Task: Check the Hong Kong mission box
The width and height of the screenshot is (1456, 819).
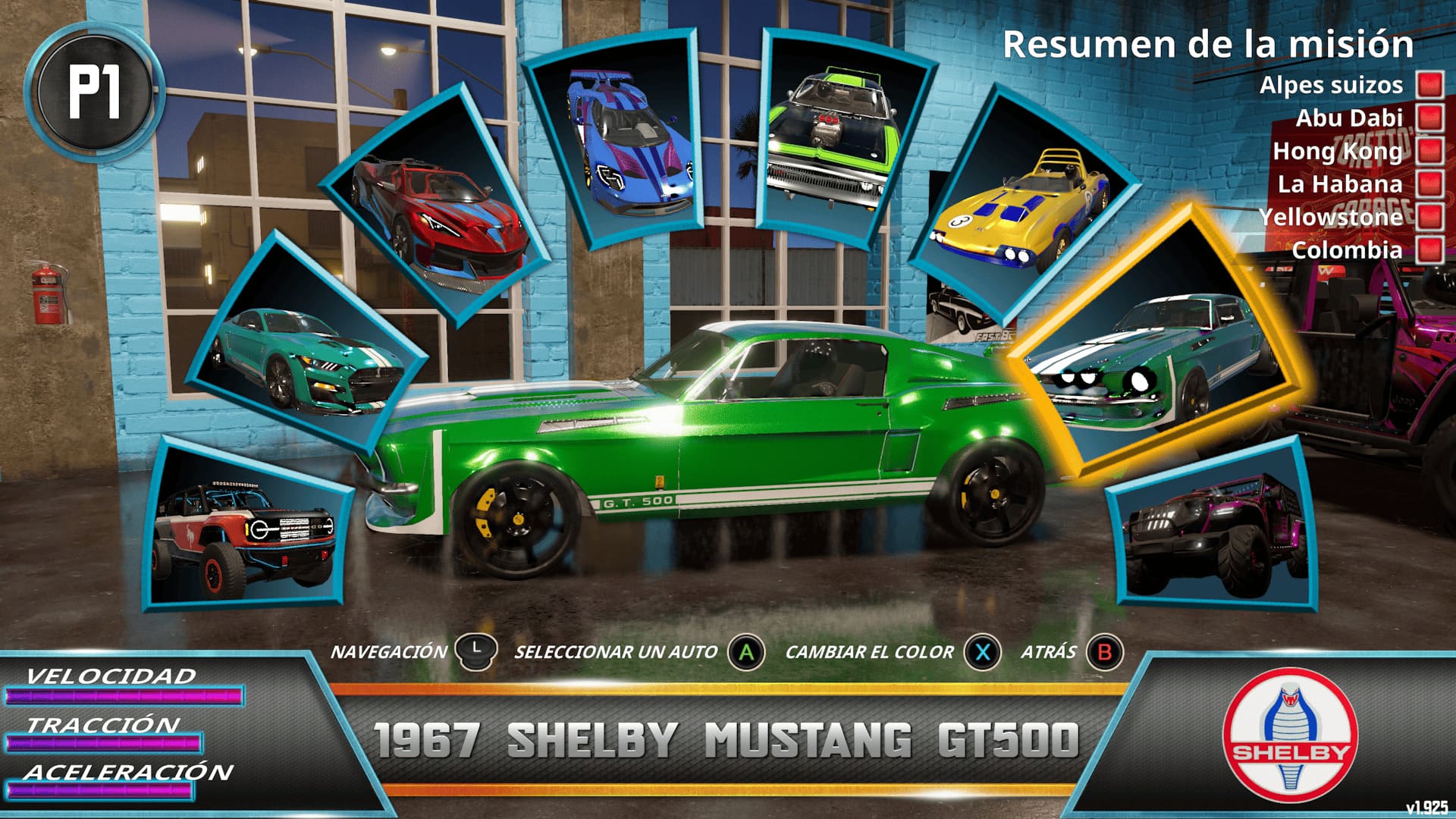Action: tap(1429, 151)
